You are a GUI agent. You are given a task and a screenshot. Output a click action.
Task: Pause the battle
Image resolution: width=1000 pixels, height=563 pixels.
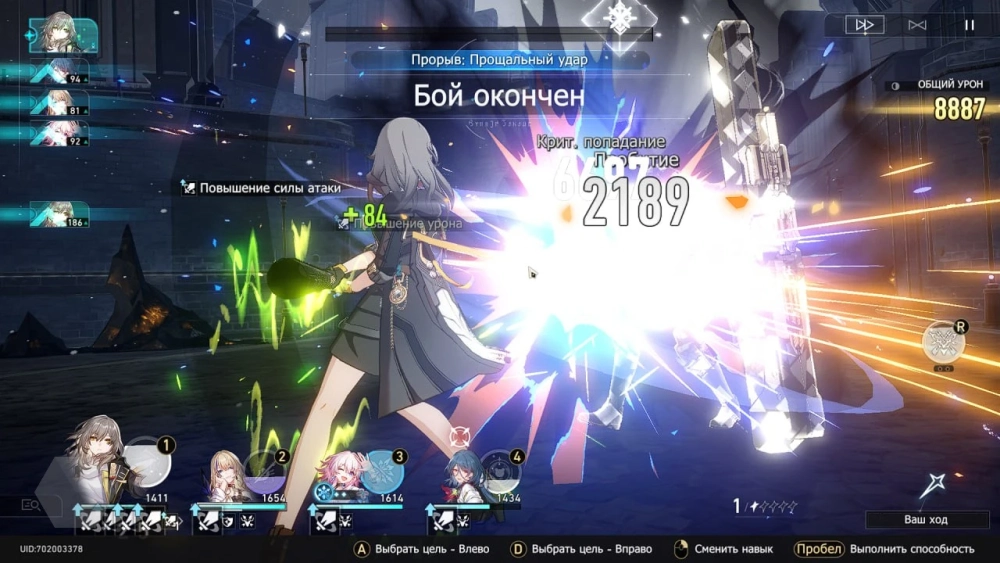(x=969, y=25)
